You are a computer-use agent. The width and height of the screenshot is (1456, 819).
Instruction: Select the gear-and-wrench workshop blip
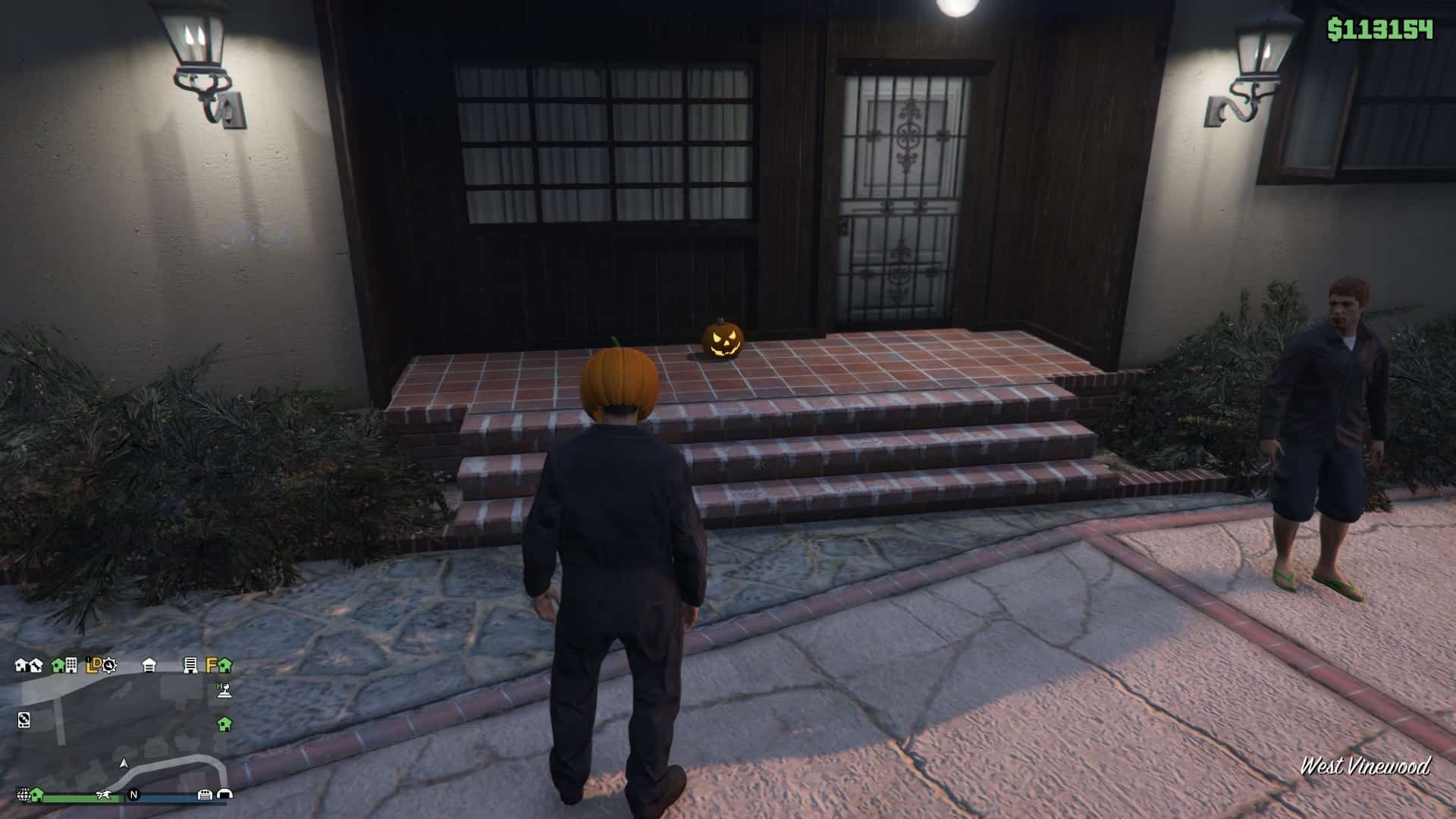point(110,666)
